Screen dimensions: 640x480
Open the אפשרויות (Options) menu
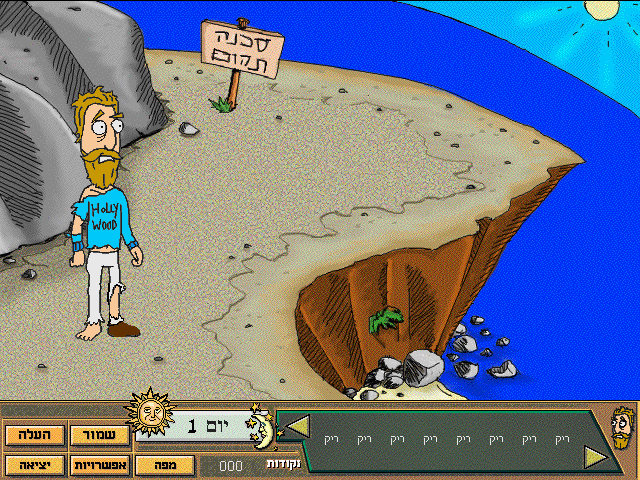[100, 464]
